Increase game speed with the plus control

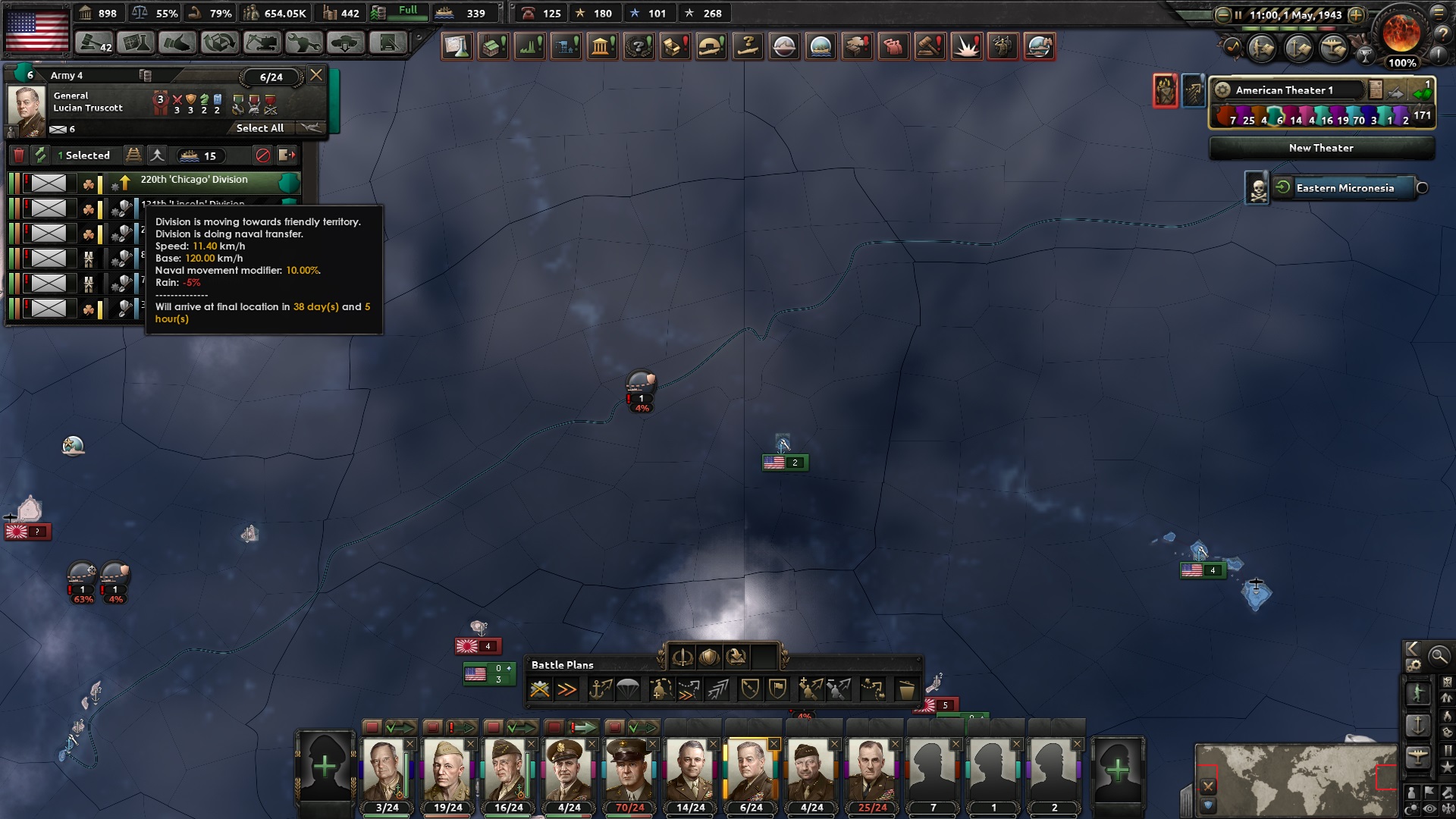point(1357,13)
